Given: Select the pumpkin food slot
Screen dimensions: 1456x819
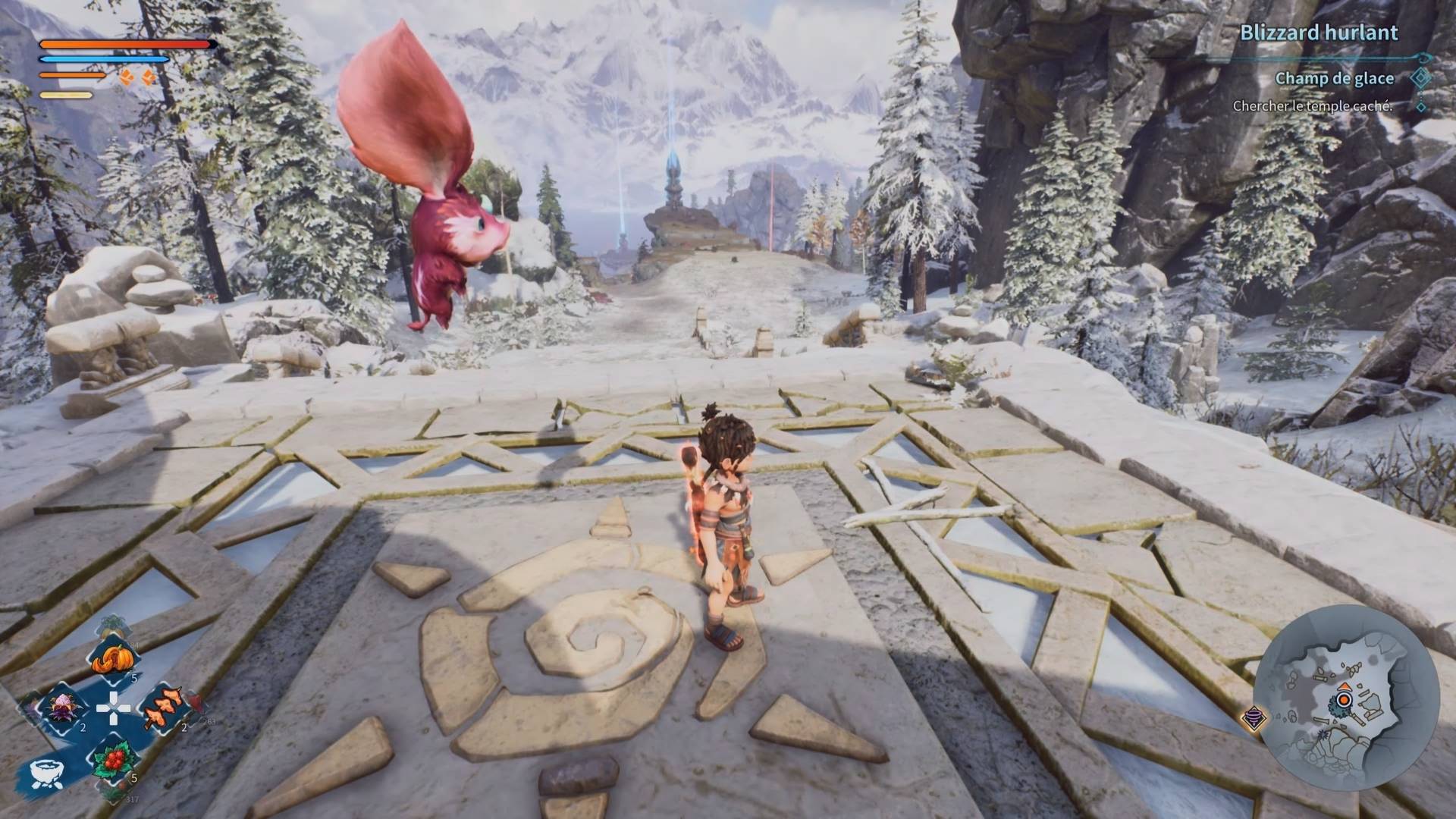Looking at the screenshot, I should pyautogui.click(x=112, y=658).
